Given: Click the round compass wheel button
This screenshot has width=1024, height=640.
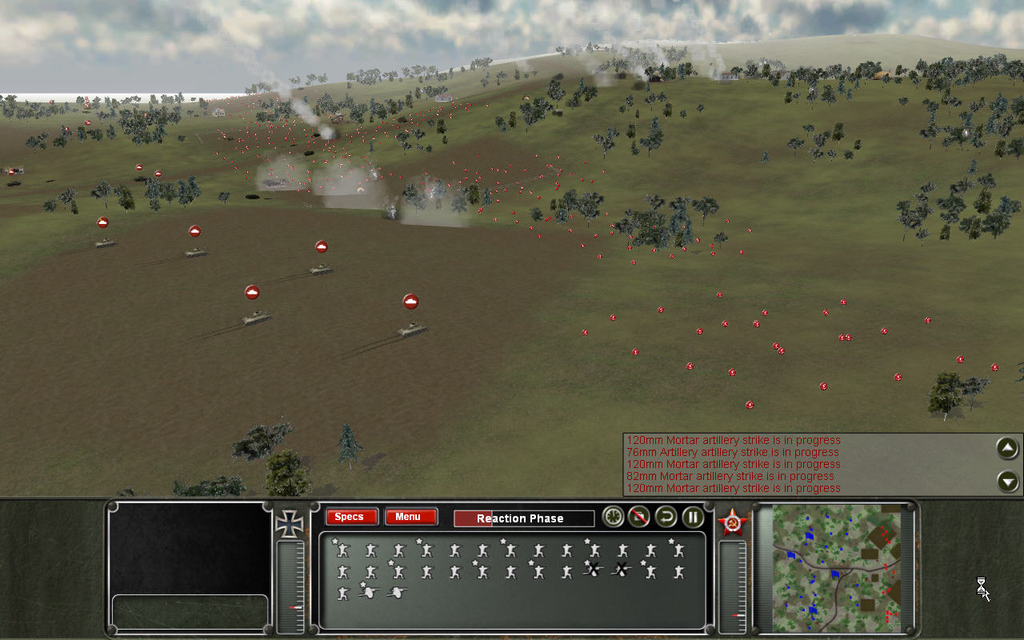Looking at the screenshot, I should (613, 517).
